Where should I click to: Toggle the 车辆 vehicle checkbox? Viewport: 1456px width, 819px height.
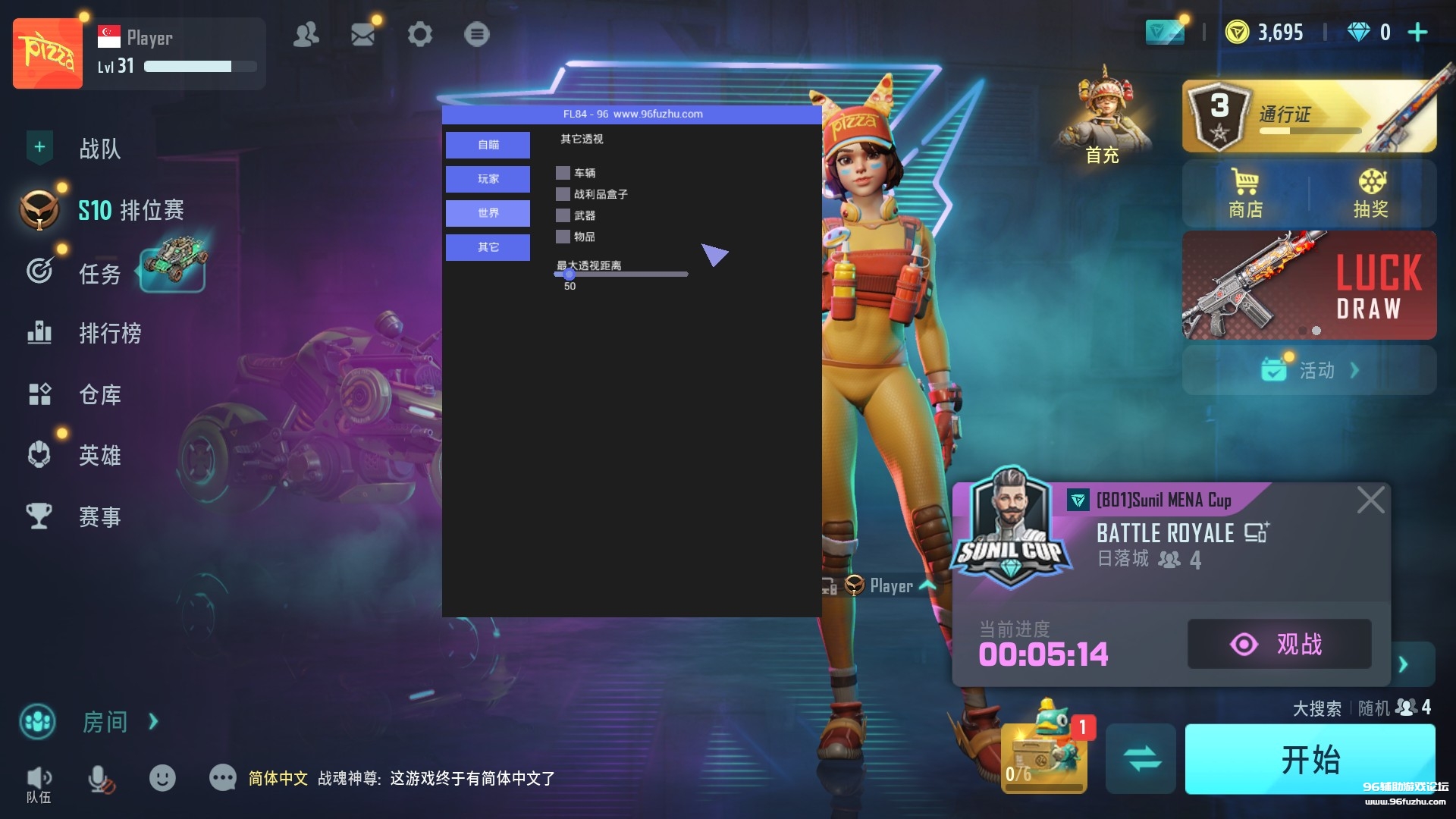coord(563,173)
